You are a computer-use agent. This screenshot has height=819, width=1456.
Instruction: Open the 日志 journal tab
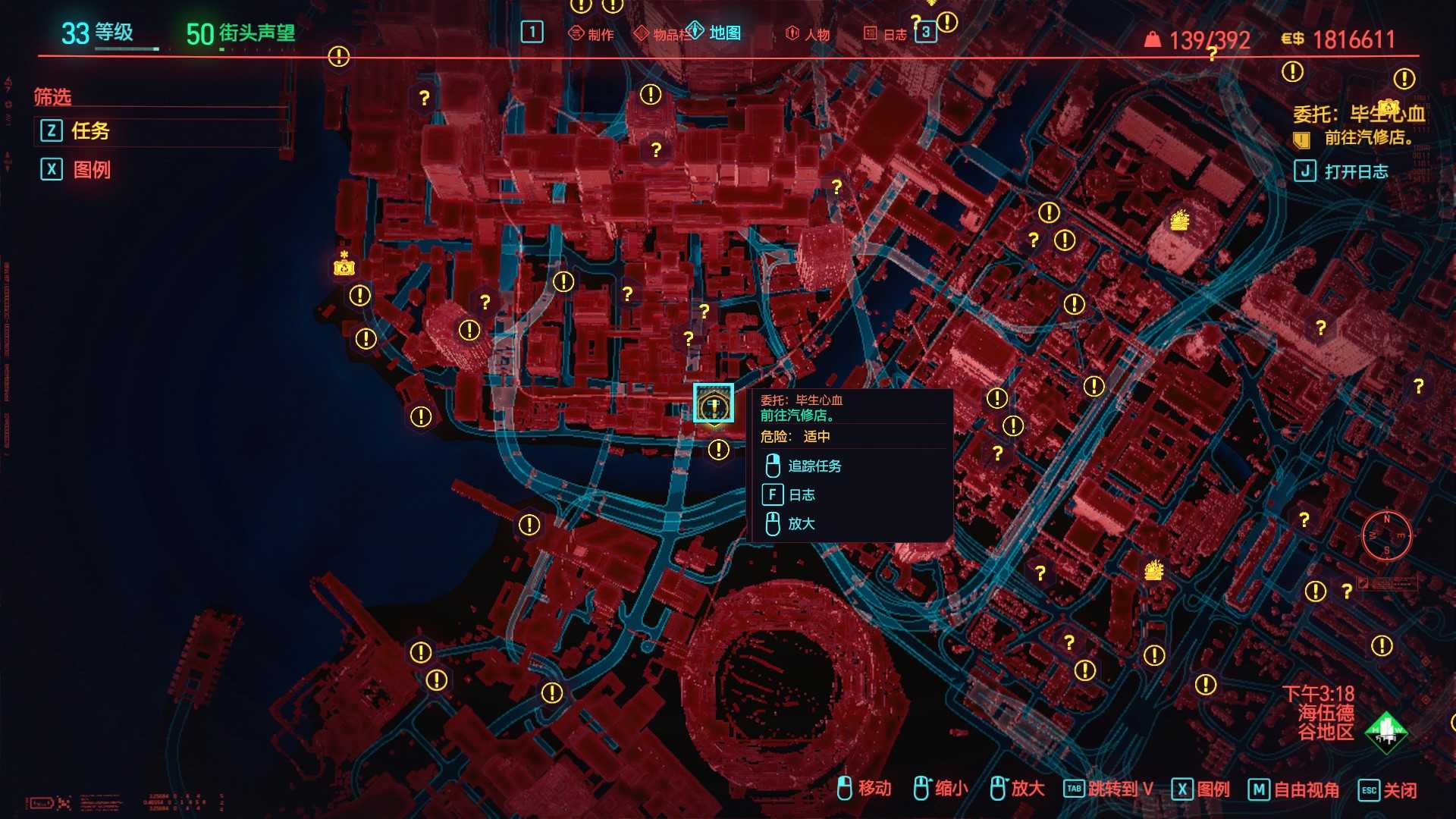pyautogui.click(x=886, y=34)
